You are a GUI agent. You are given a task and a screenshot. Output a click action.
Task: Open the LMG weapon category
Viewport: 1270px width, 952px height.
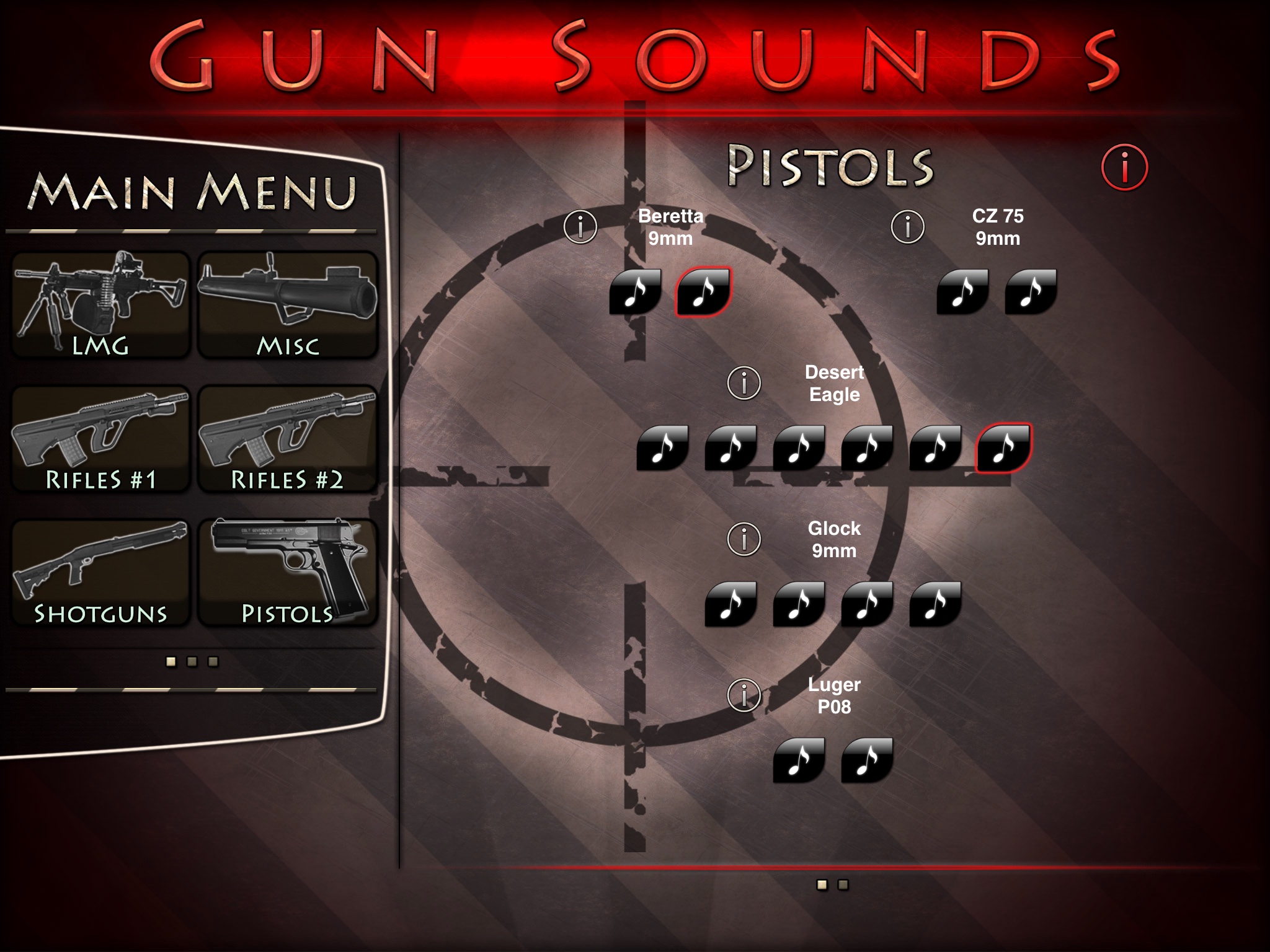(x=100, y=305)
